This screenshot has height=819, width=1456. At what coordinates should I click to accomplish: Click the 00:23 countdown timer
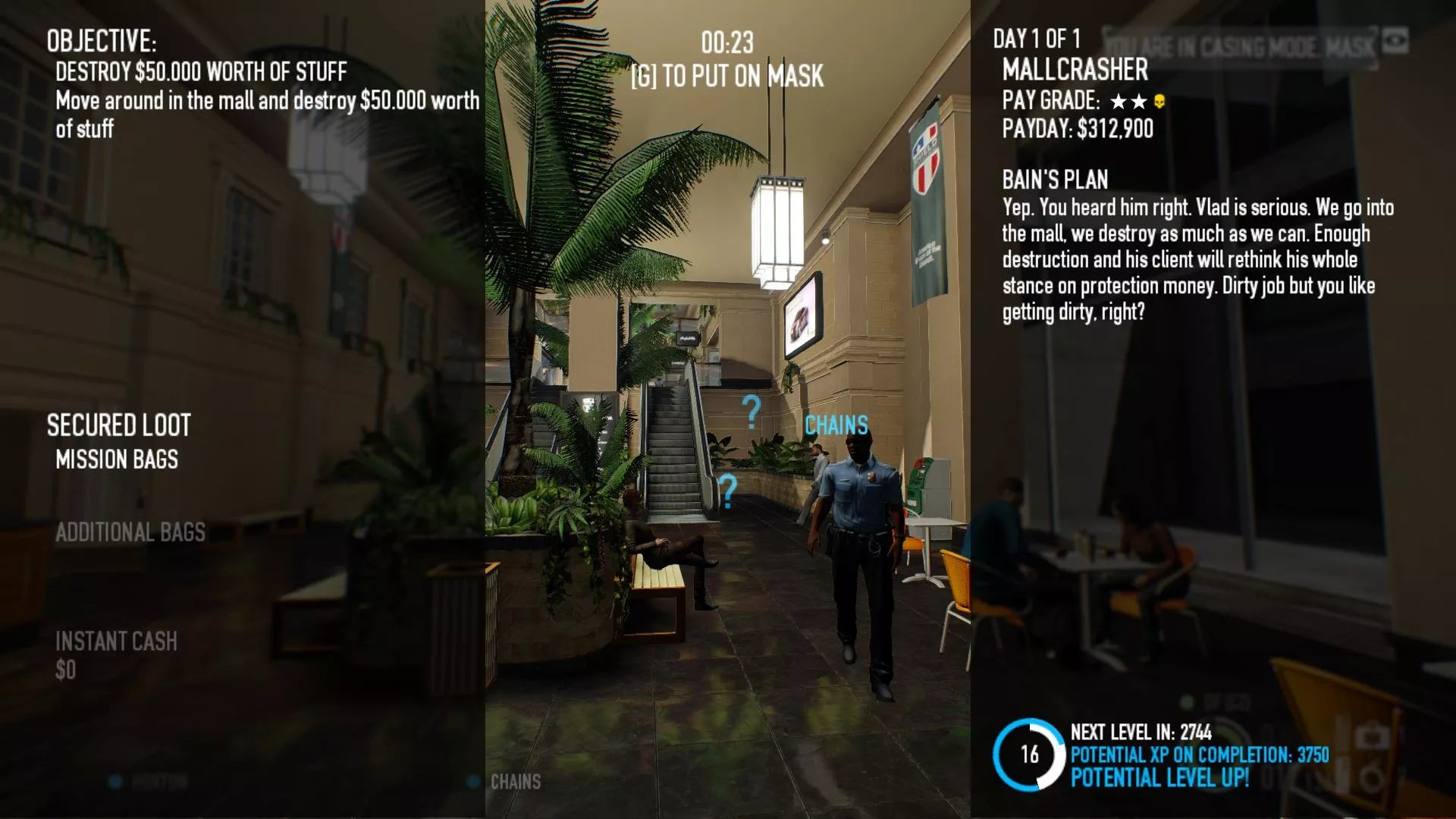[728, 43]
